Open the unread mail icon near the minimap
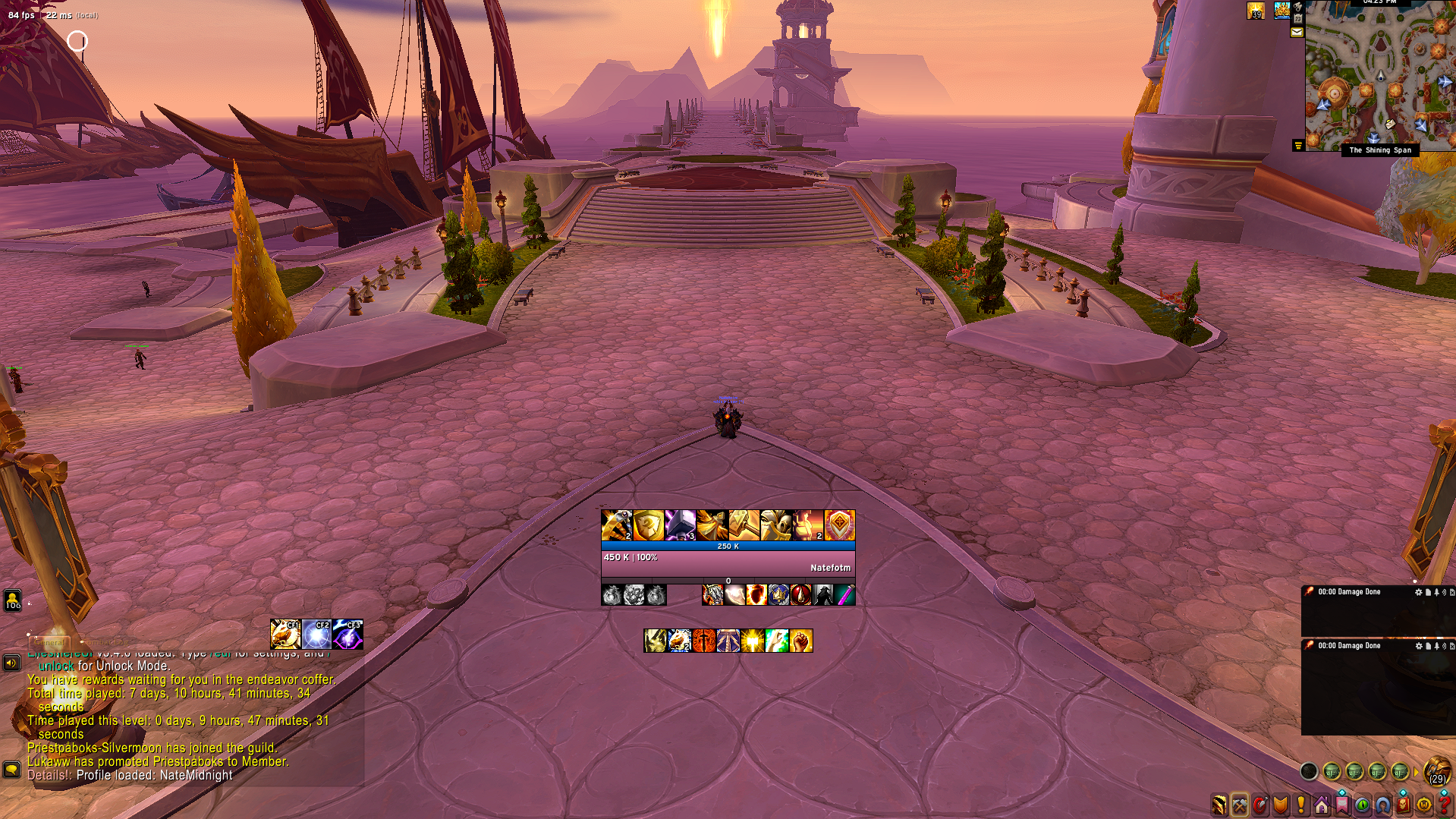Viewport: 1456px width, 819px height. (1297, 32)
